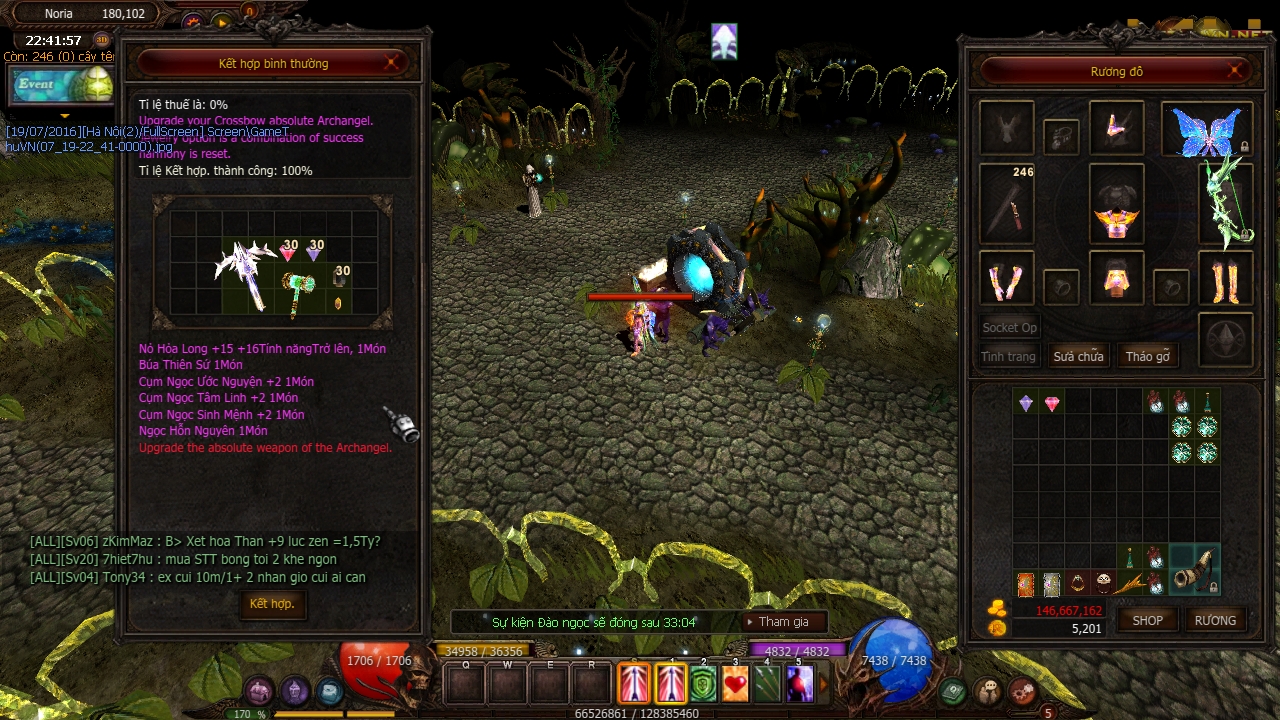The image size is (1280, 720).
Task: Click the Kết hợp combine button
Action: pyautogui.click(x=272, y=604)
